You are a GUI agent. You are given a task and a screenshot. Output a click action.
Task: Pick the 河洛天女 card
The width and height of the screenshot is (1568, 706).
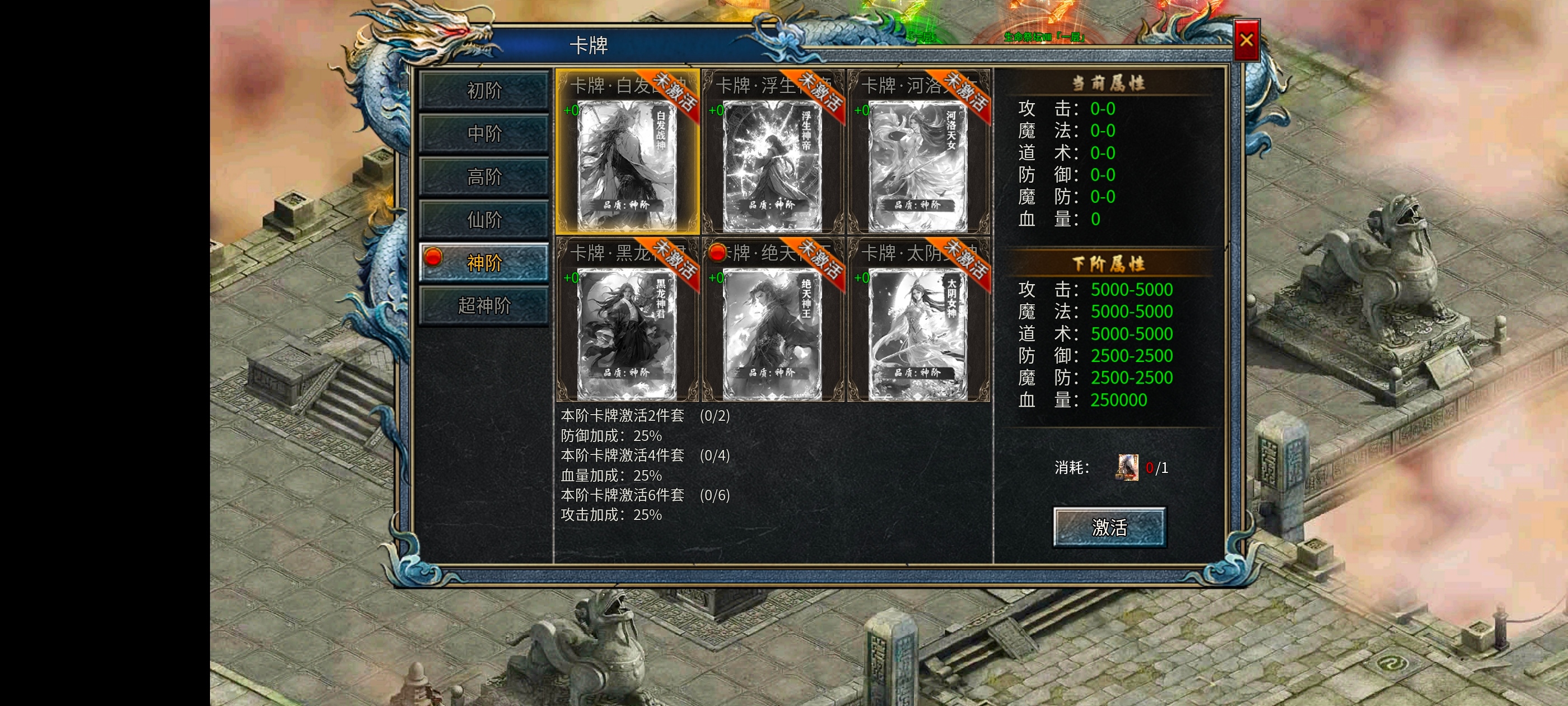[x=917, y=160]
